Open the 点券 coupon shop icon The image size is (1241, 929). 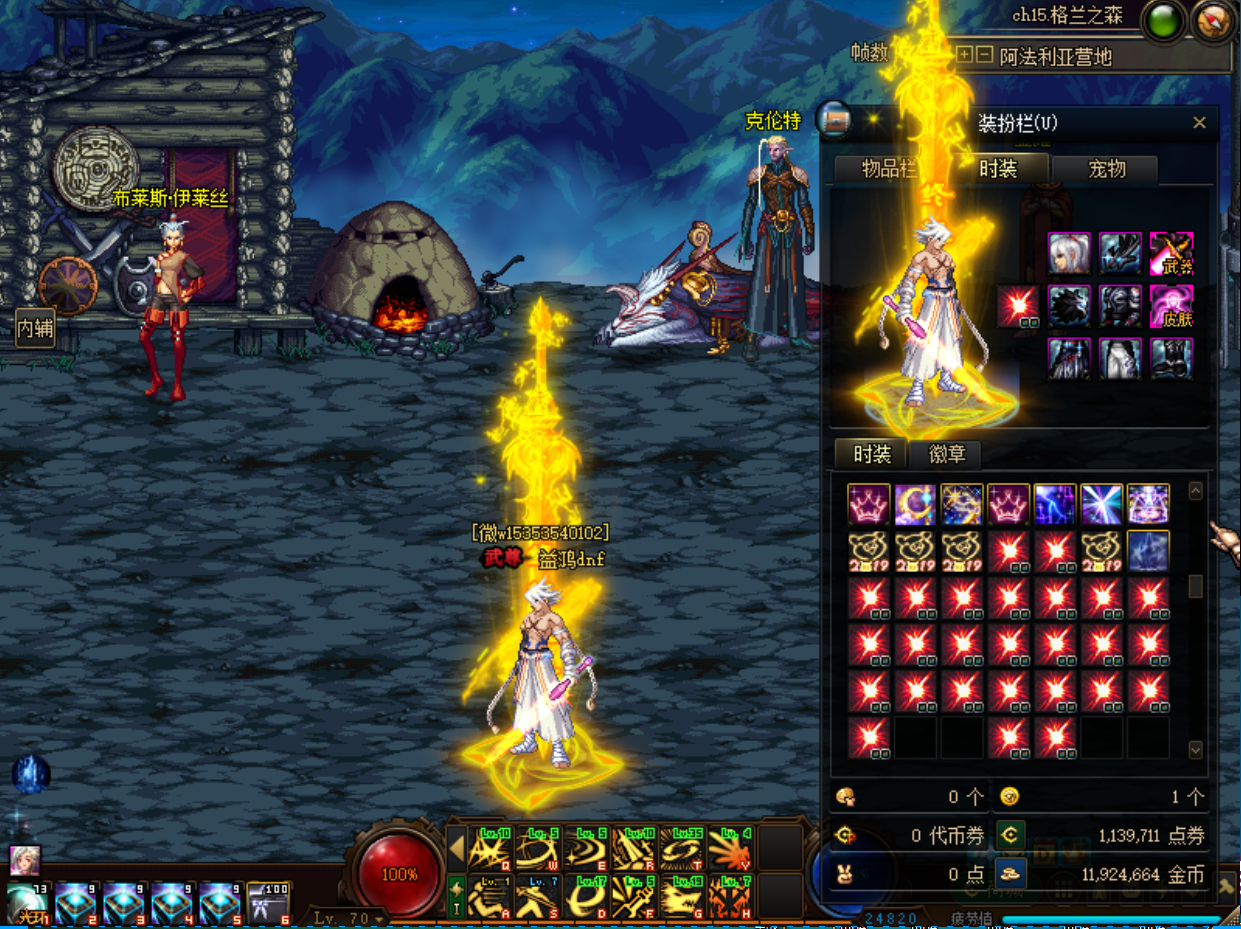click(1011, 835)
